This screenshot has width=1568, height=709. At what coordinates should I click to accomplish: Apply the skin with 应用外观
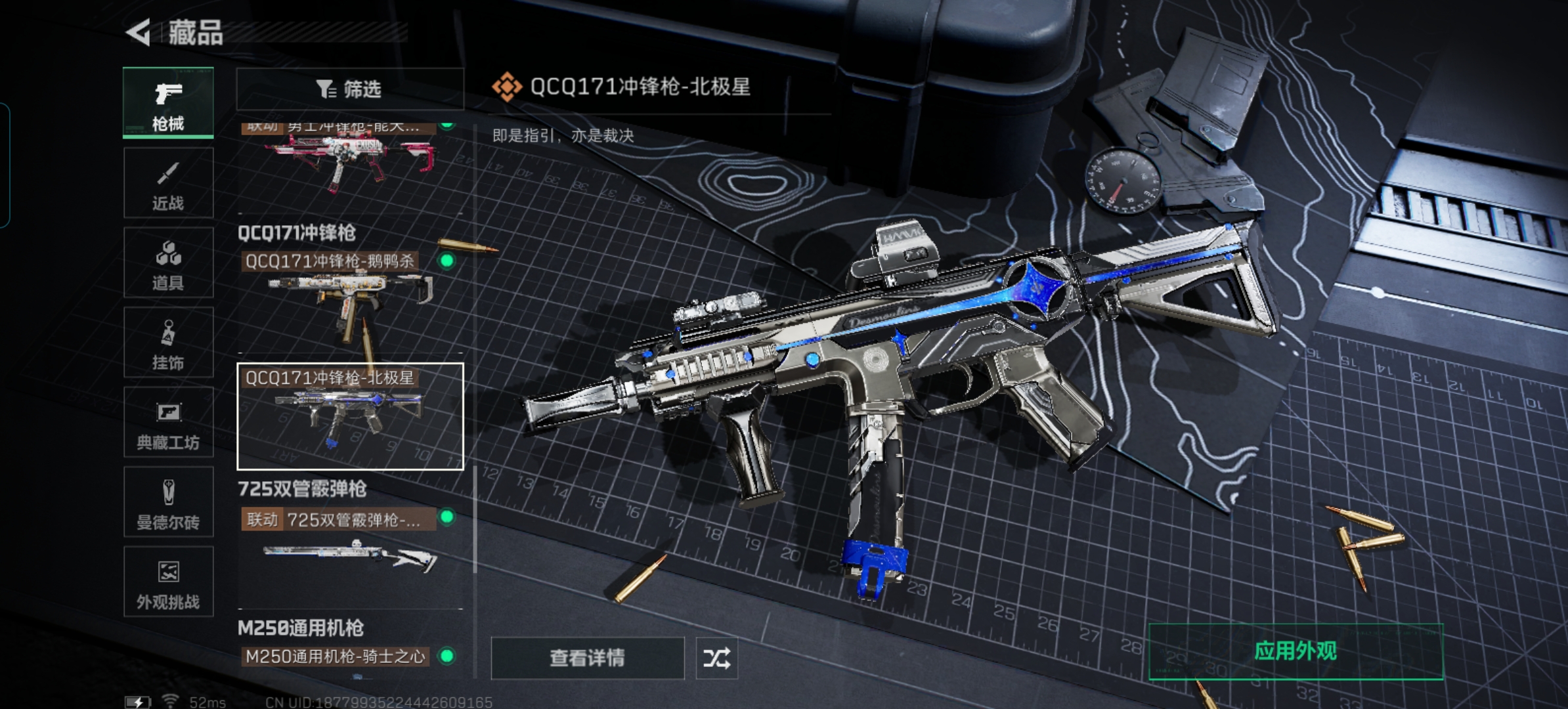[x=1295, y=651]
